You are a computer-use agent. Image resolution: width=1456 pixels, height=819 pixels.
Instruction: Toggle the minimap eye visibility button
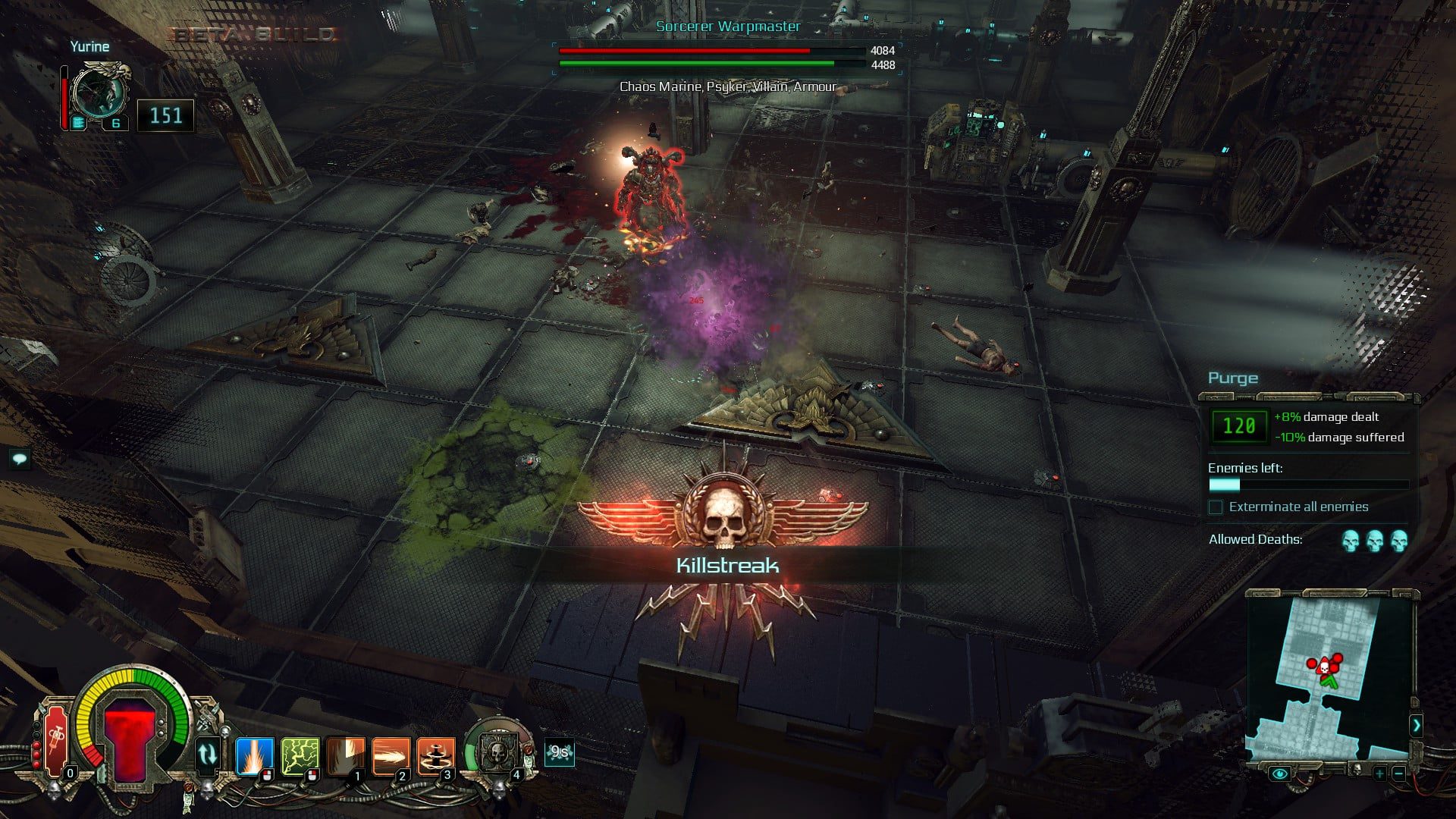point(1280,773)
